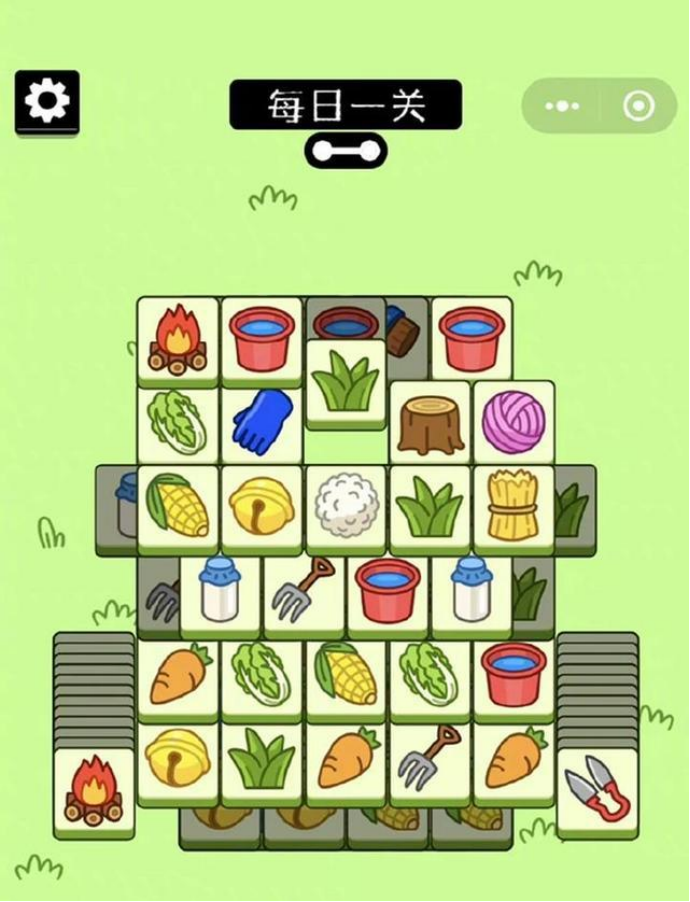Open the three-dot mini-program menu

point(562,106)
